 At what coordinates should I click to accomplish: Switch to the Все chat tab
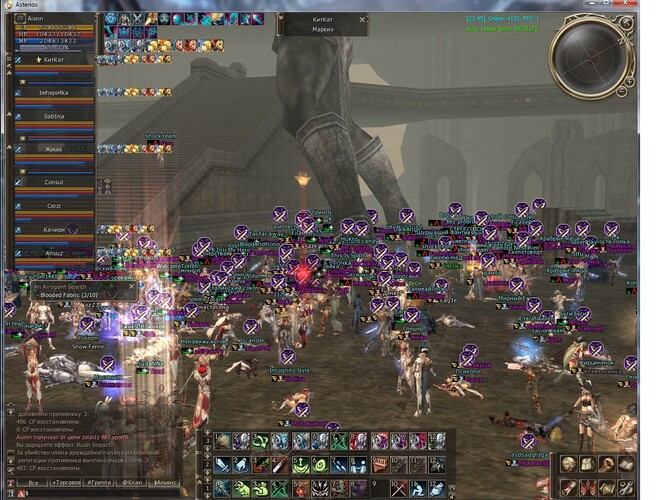[x=33, y=483]
